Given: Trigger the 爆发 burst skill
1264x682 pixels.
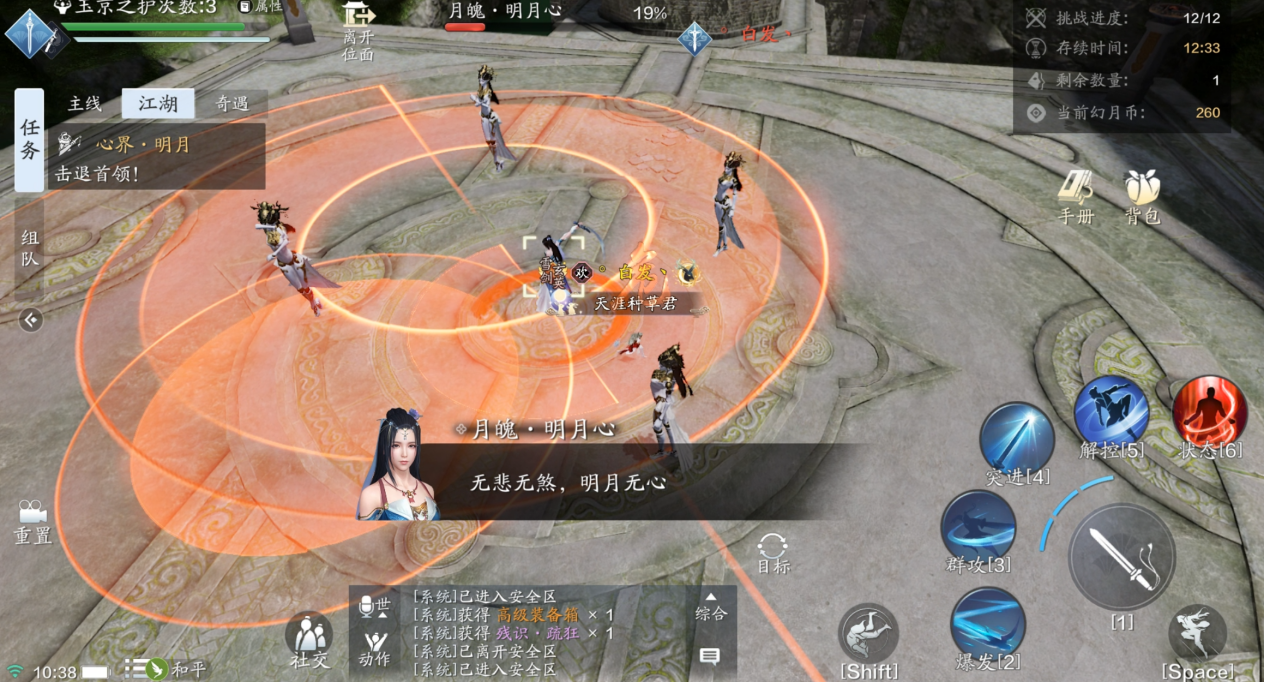Looking at the screenshot, I should coord(987,624).
